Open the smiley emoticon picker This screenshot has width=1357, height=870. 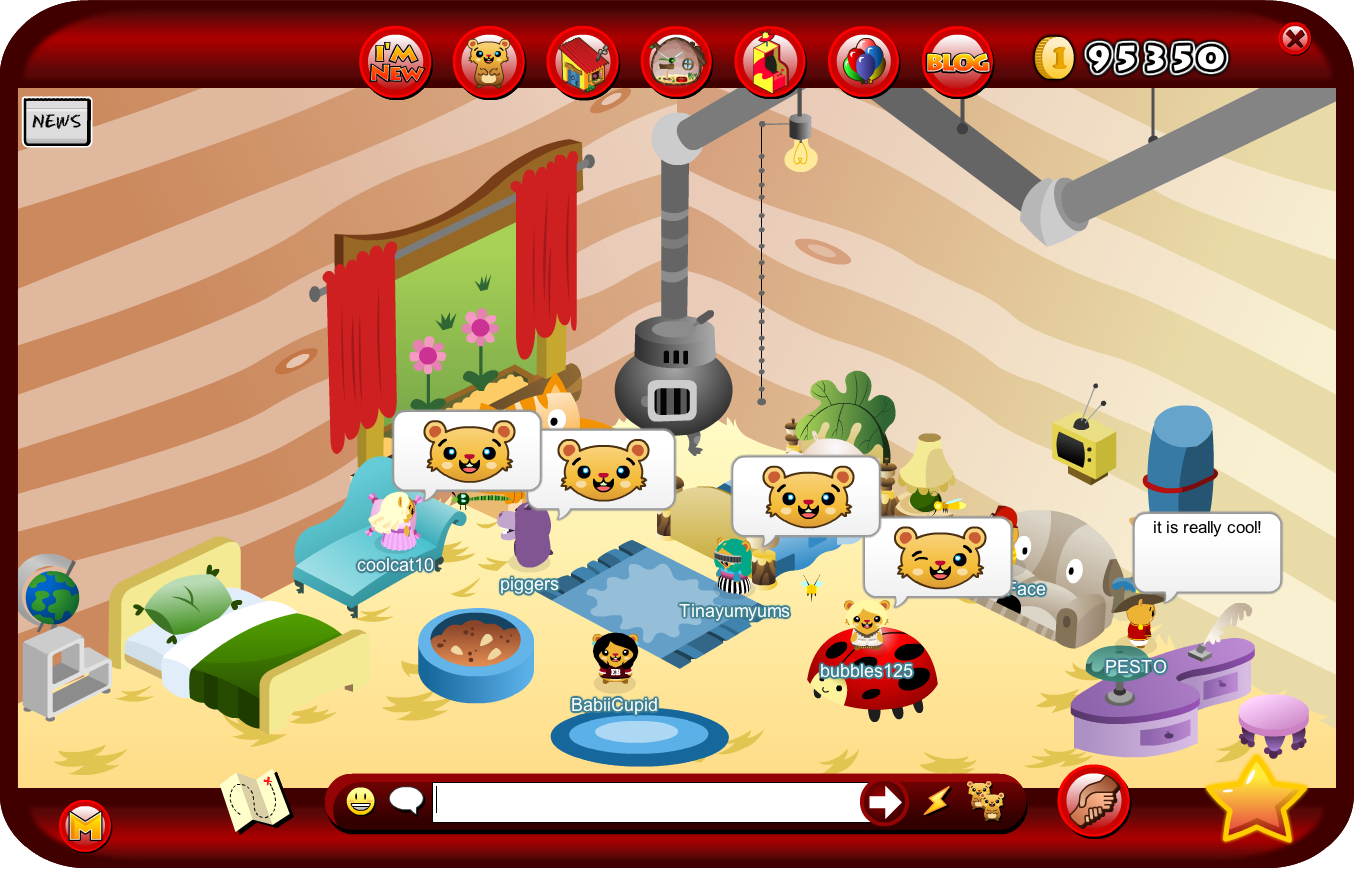[360, 800]
